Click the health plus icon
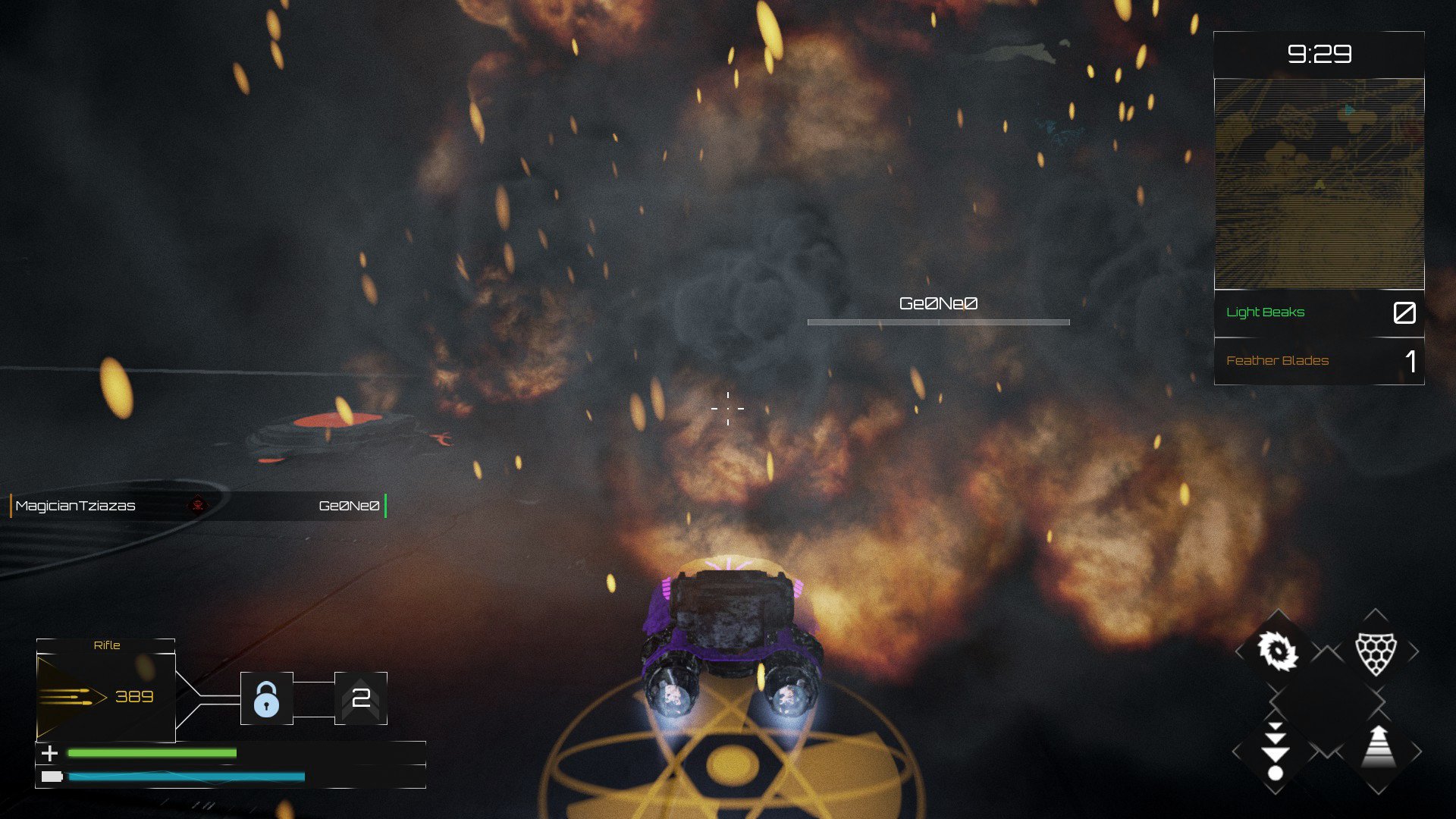1456x819 pixels. 50,753
